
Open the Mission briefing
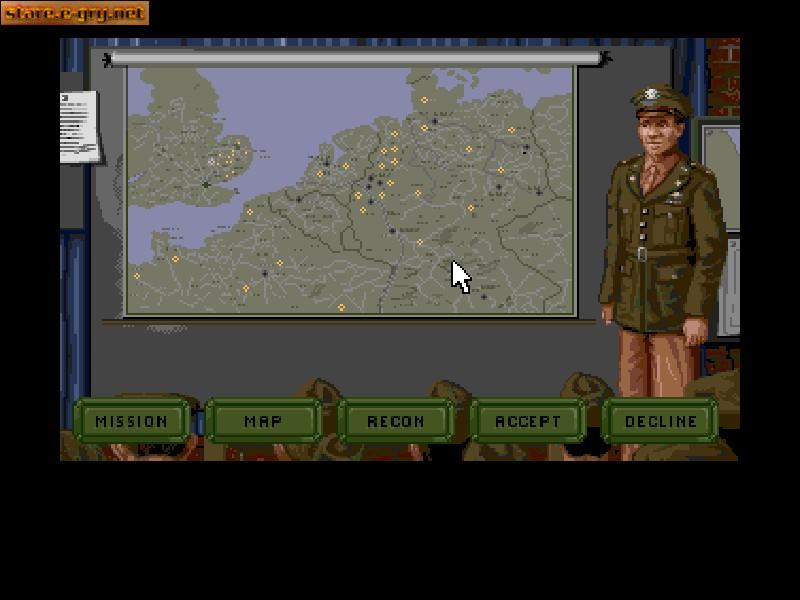point(132,421)
